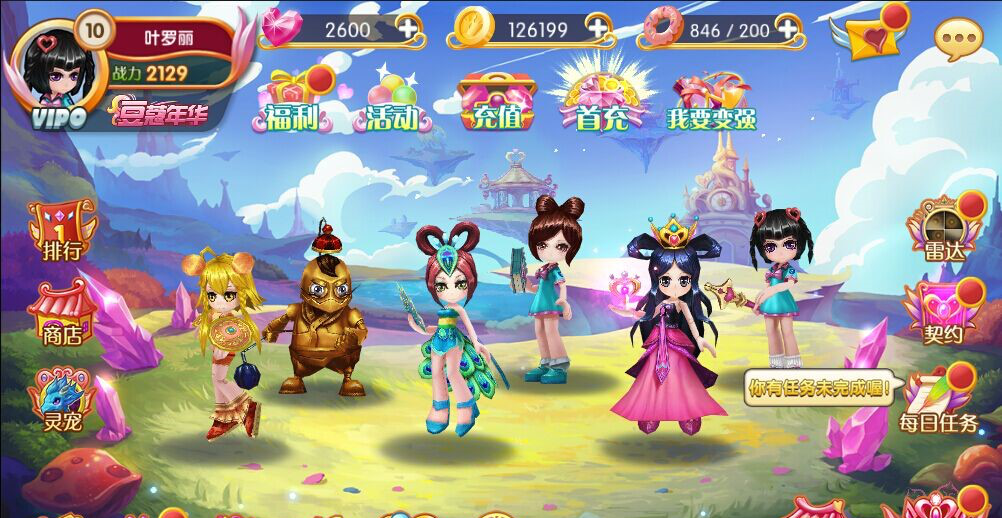Tap the plus next to gold coins

pos(597,29)
